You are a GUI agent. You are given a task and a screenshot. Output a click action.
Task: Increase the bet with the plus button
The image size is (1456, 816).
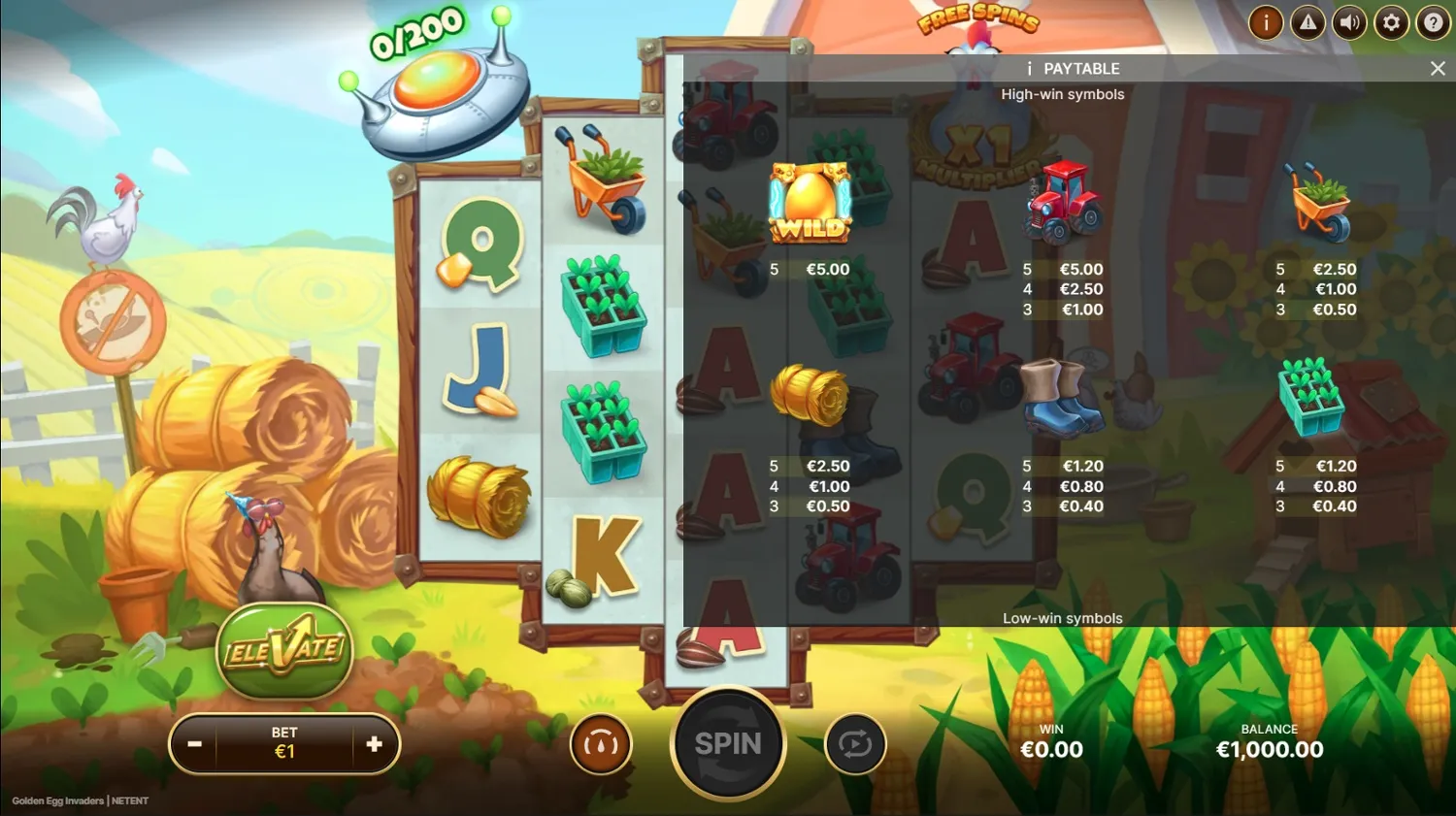click(x=374, y=744)
